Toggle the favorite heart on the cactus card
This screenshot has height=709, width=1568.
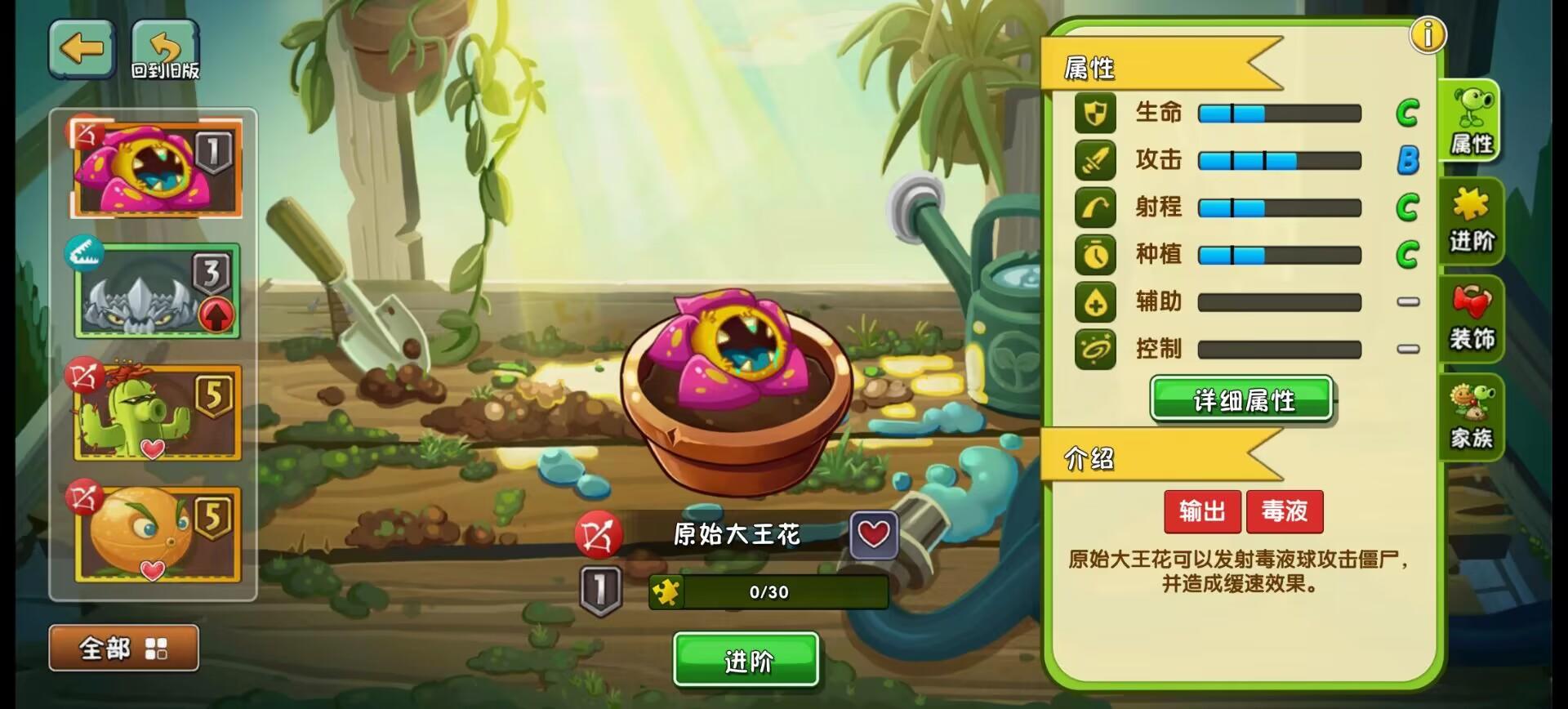click(x=151, y=447)
